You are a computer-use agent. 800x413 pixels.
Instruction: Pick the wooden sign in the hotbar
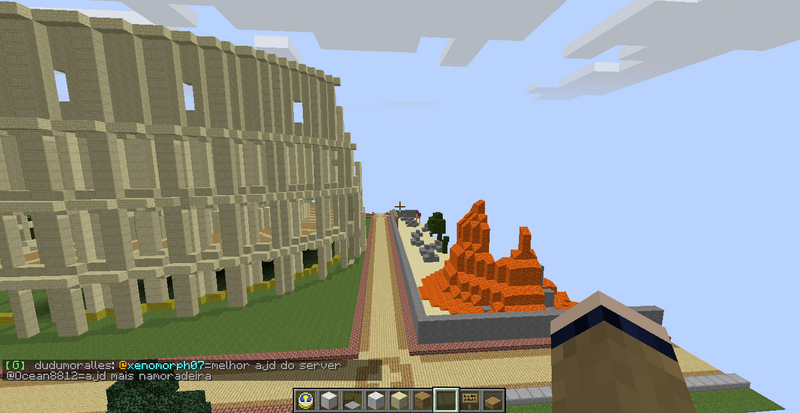[x=468, y=401]
